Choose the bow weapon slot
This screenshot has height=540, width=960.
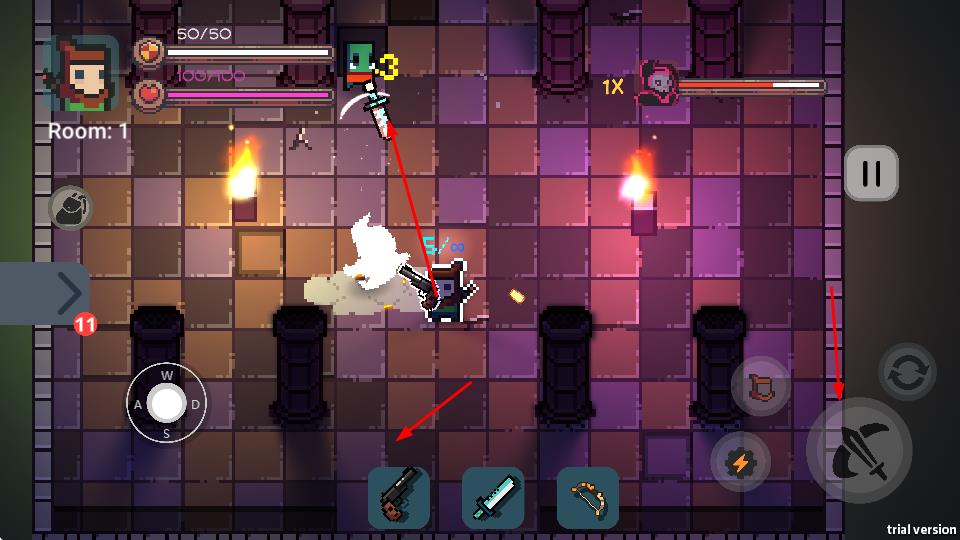coord(587,497)
